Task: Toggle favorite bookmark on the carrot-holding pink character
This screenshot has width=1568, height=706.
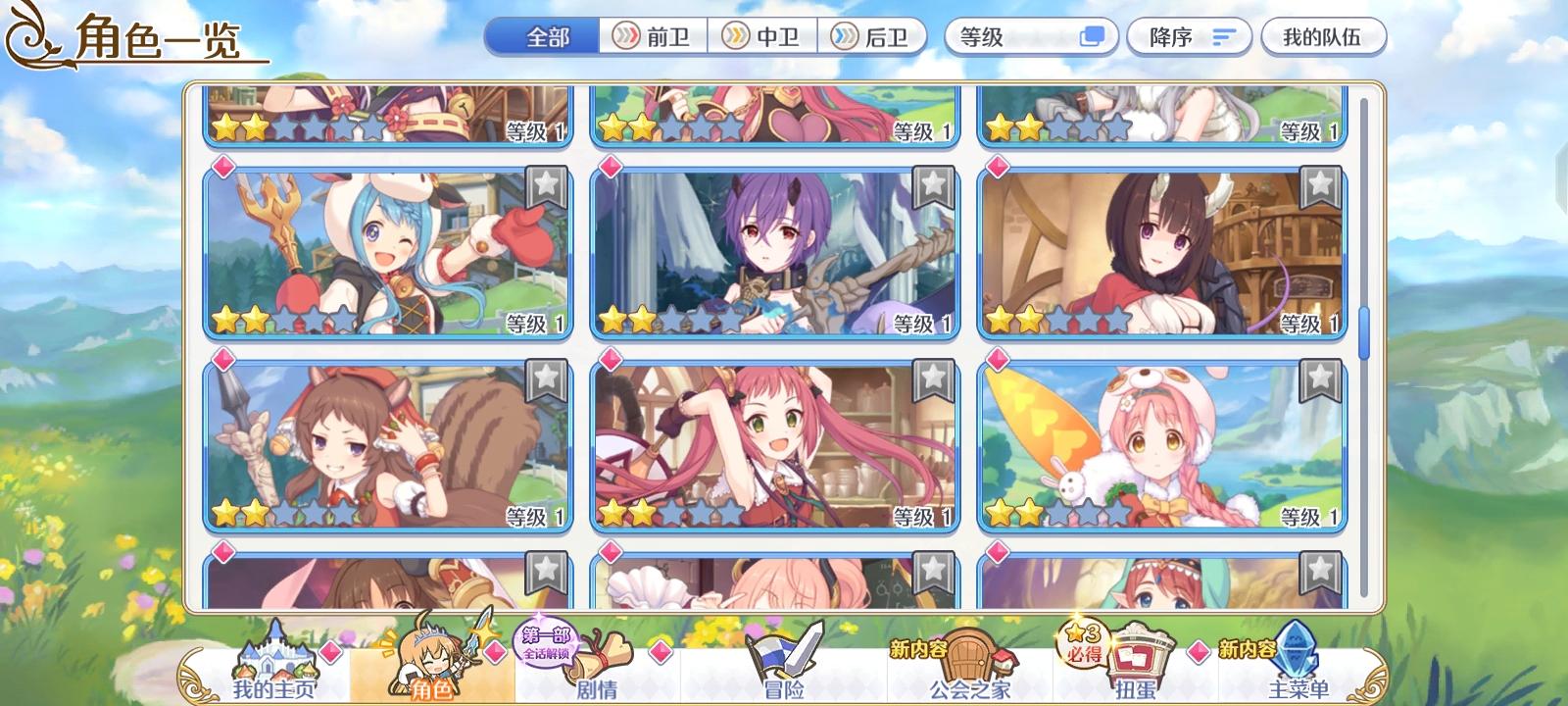Action: coord(1317,380)
